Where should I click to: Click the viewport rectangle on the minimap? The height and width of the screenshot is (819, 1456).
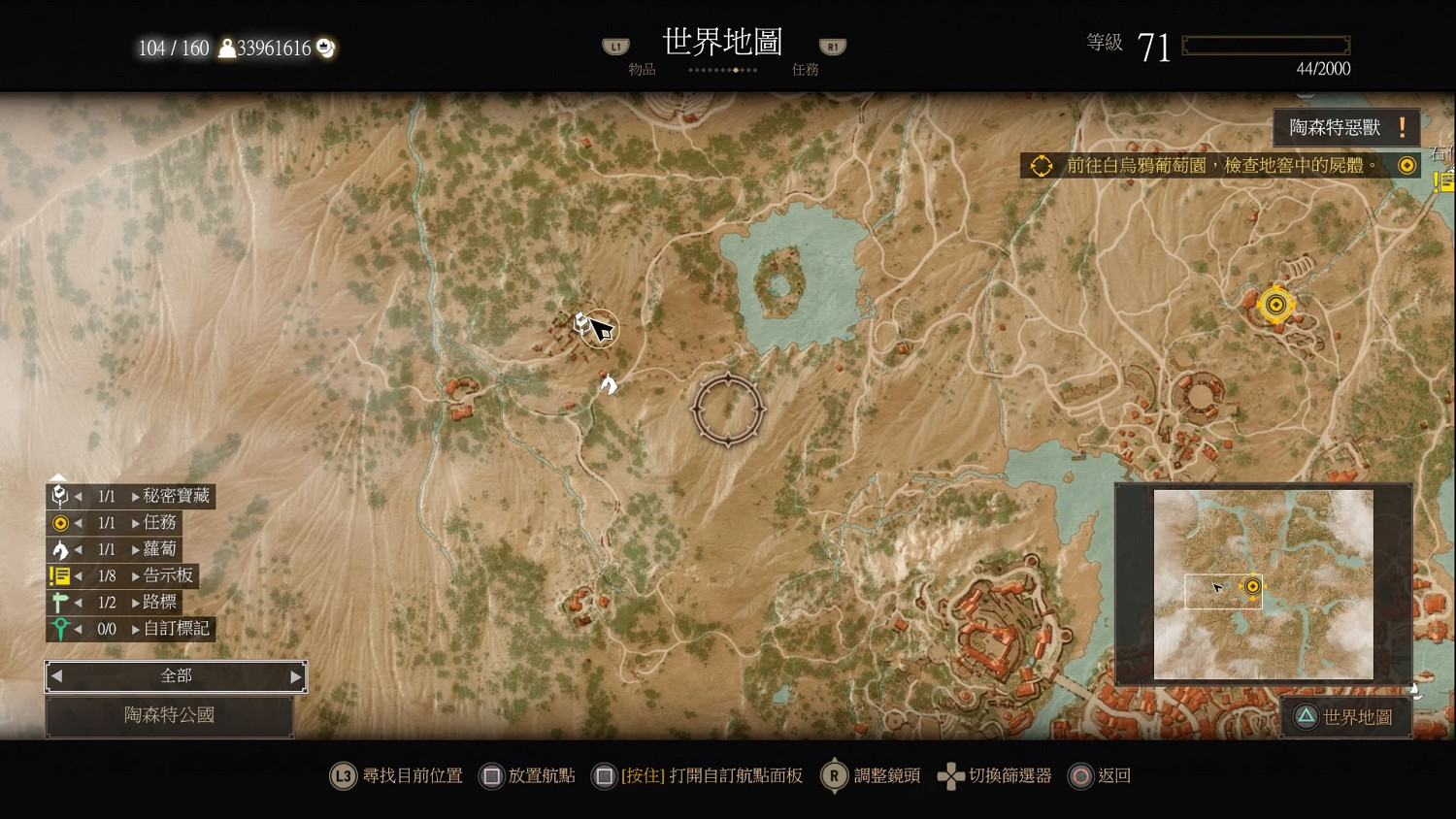[x=1223, y=592]
